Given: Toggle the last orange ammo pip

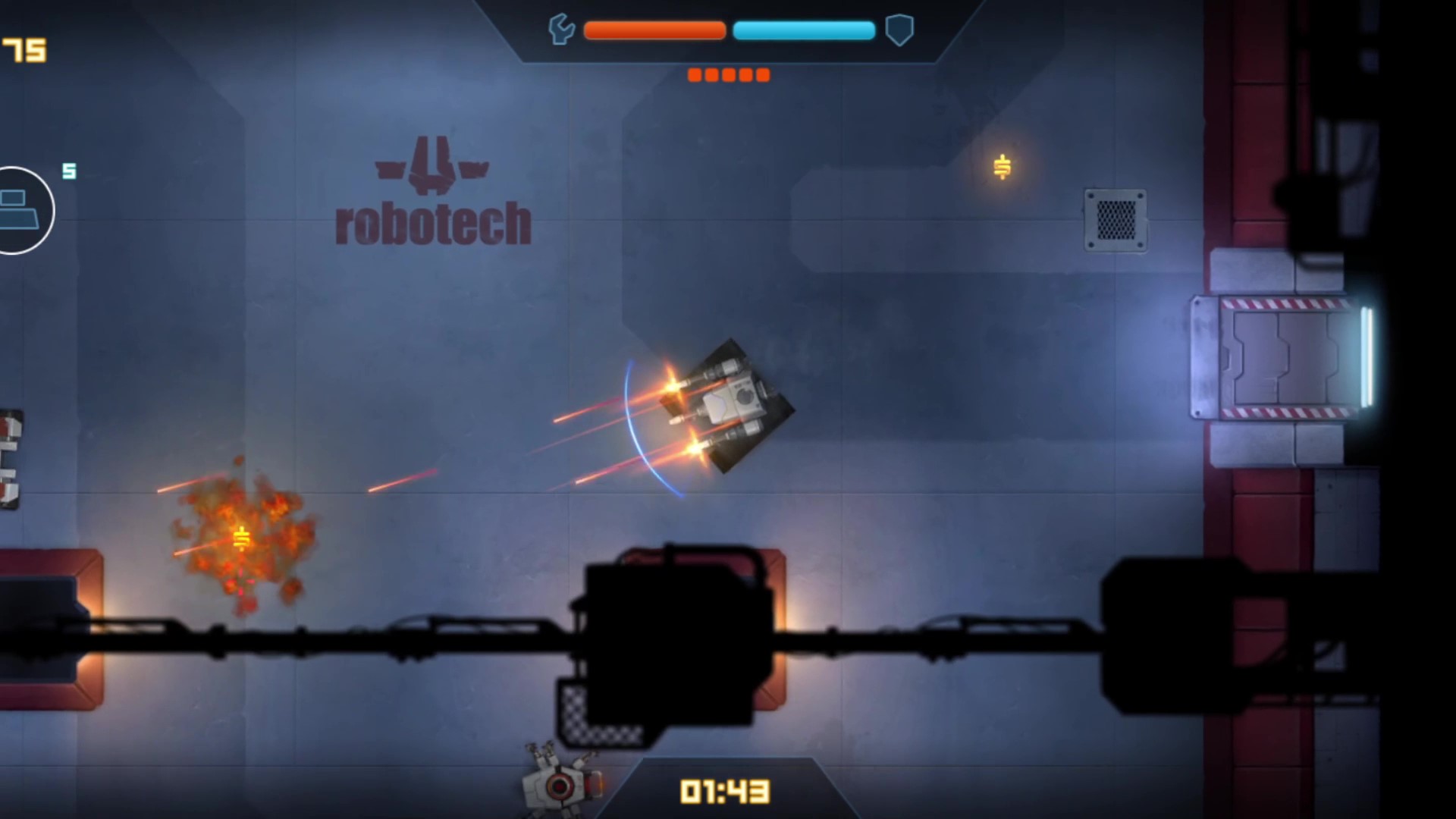Looking at the screenshot, I should (x=762, y=74).
